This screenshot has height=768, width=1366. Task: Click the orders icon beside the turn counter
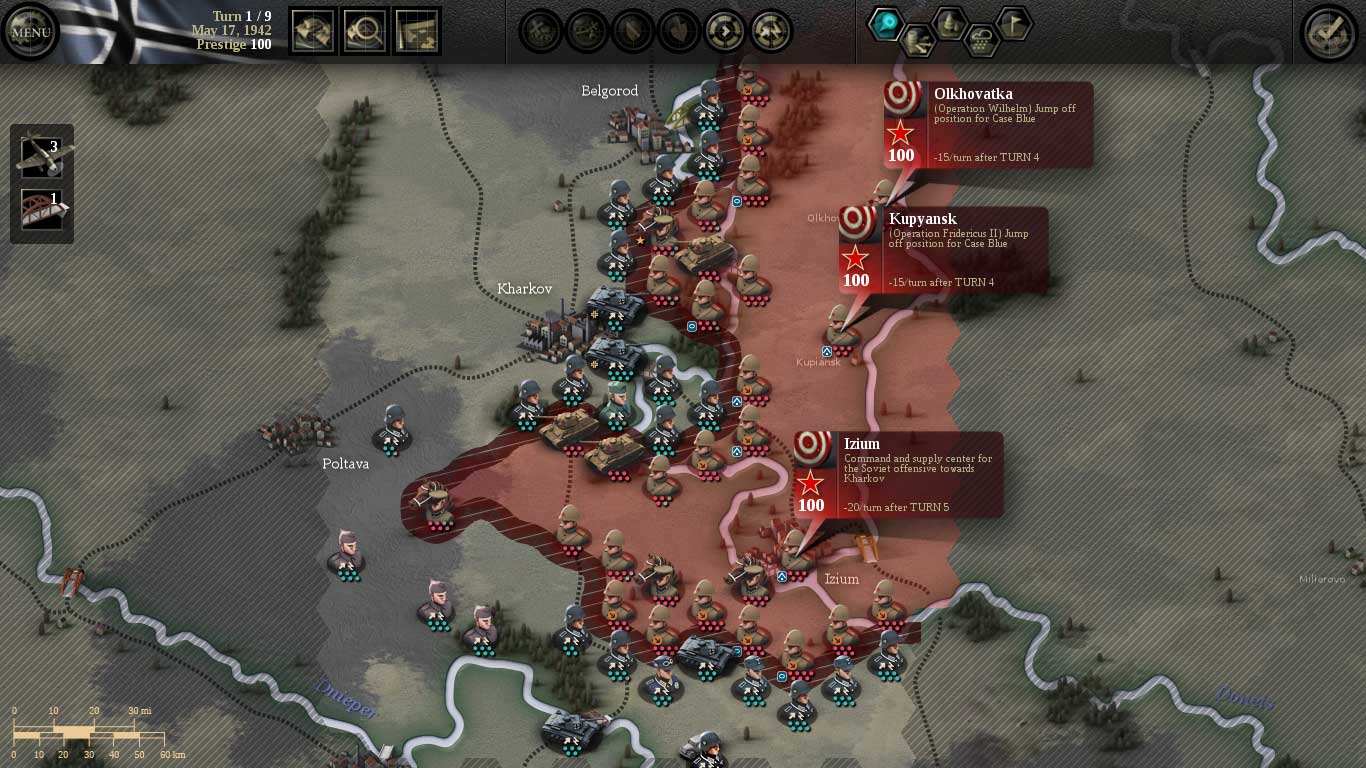[x=312, y=31]
